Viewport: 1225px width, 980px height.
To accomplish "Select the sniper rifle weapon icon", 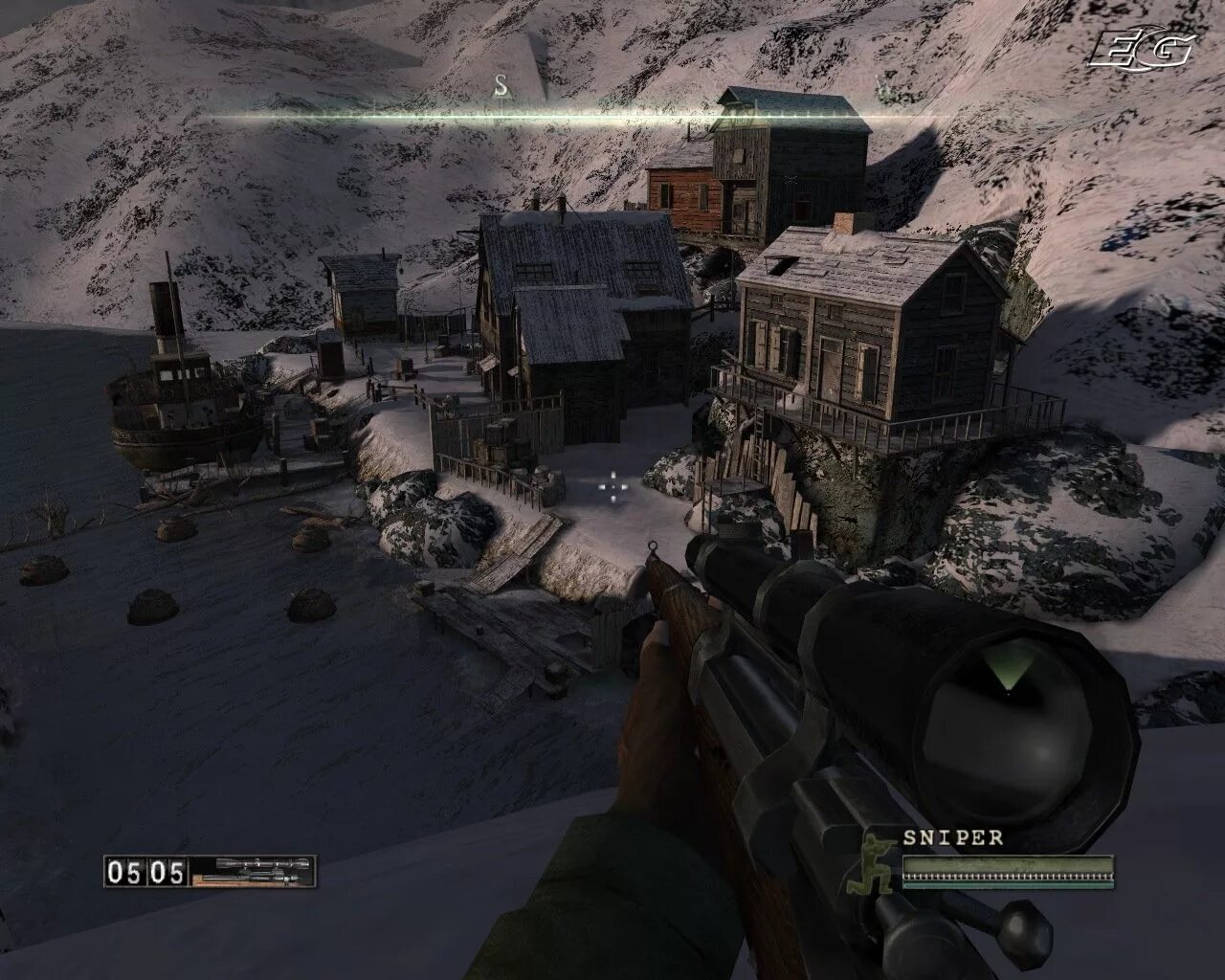I will (x=252, y=870).
